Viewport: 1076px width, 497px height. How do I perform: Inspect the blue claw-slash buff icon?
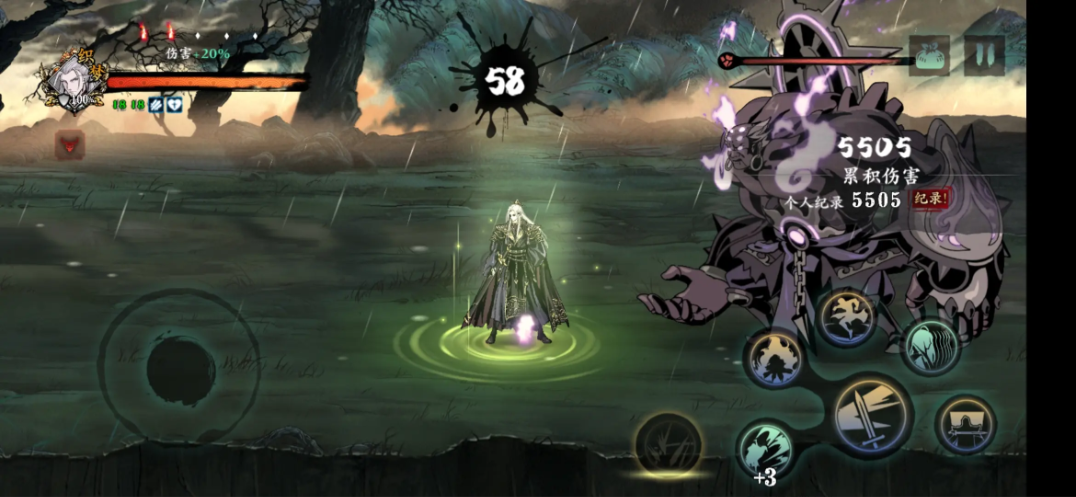pyautogui.click(x=157, y=103)
